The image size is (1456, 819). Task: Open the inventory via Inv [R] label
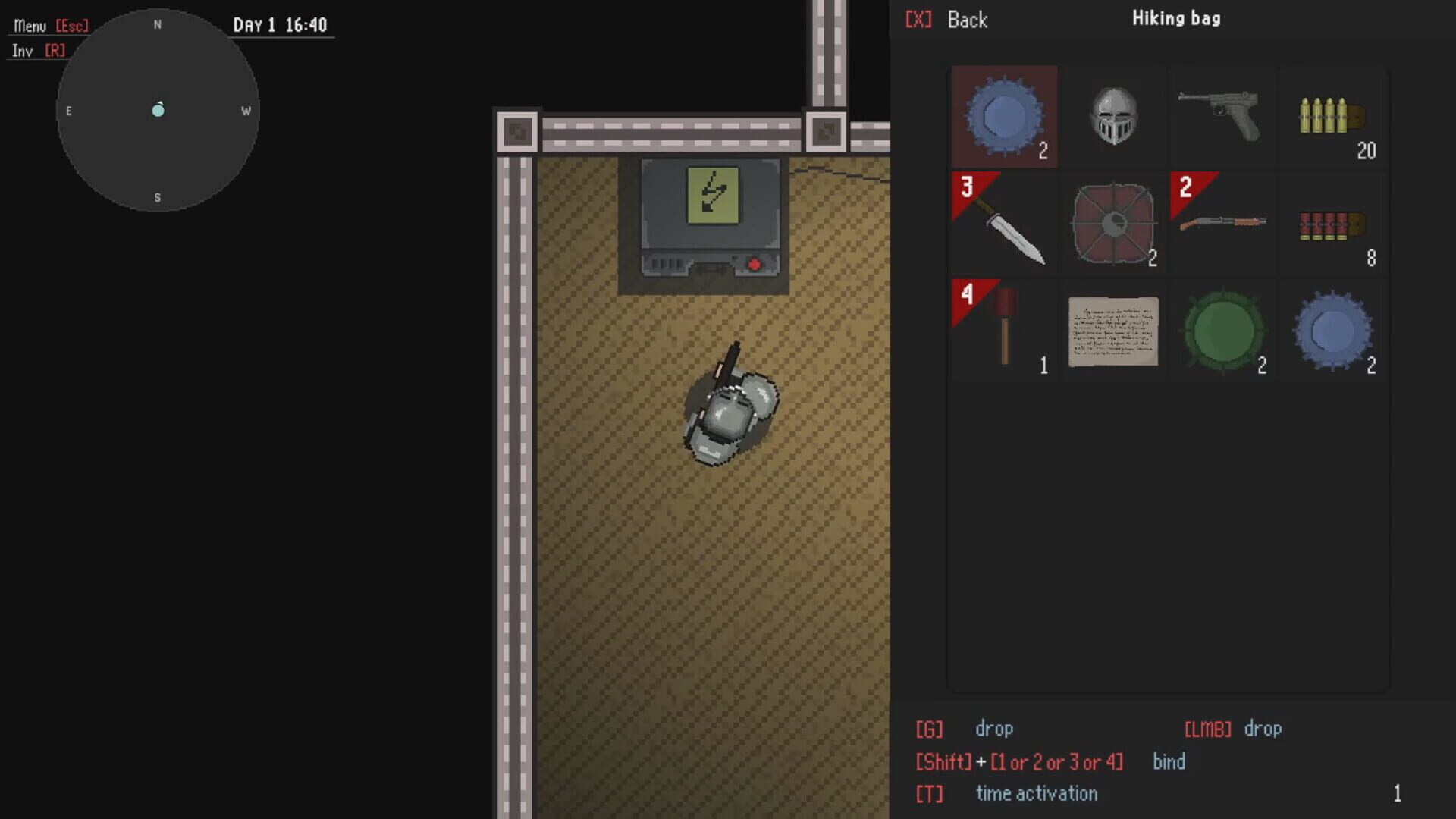coord(36,50)
